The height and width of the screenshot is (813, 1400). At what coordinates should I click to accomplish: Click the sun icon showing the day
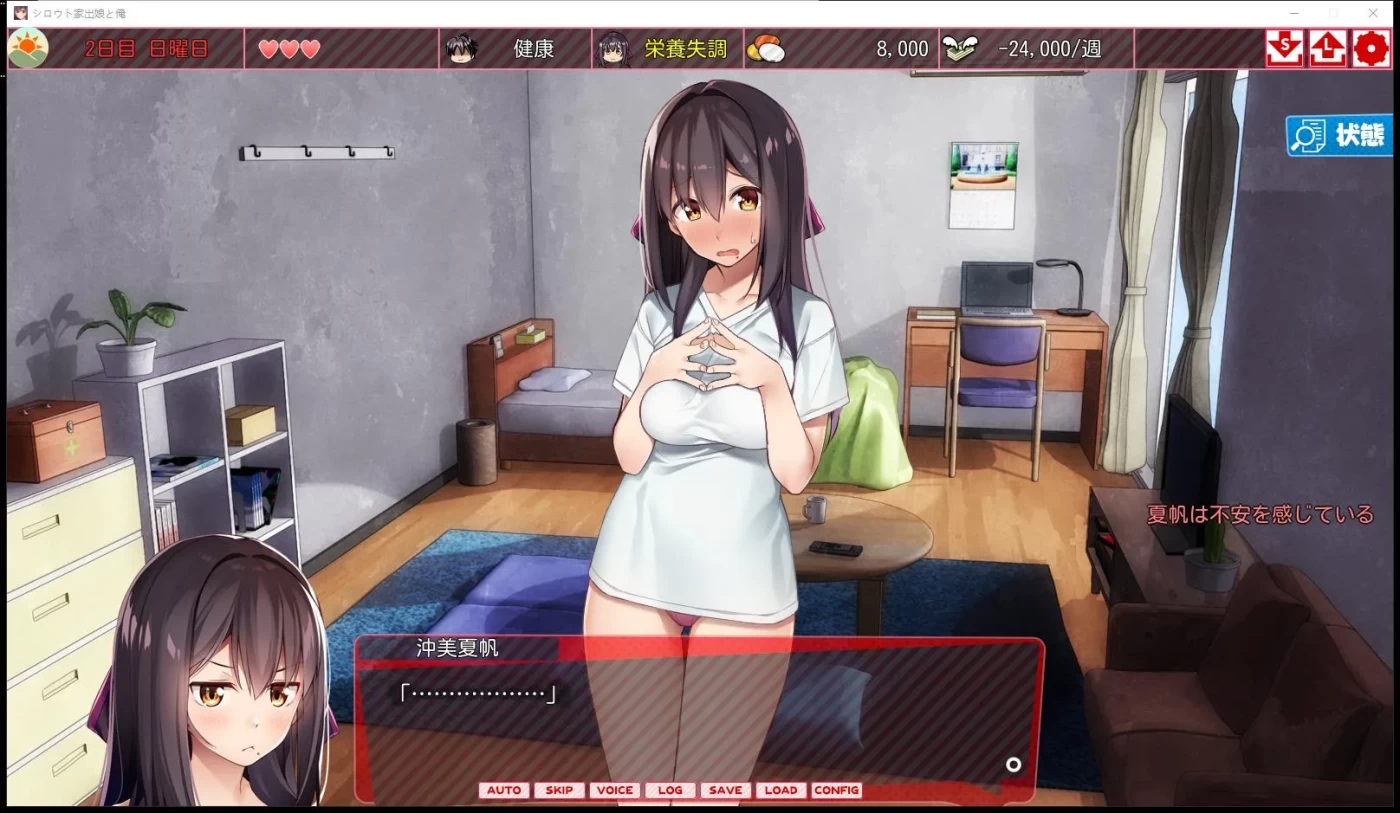[x=28, y=46]
